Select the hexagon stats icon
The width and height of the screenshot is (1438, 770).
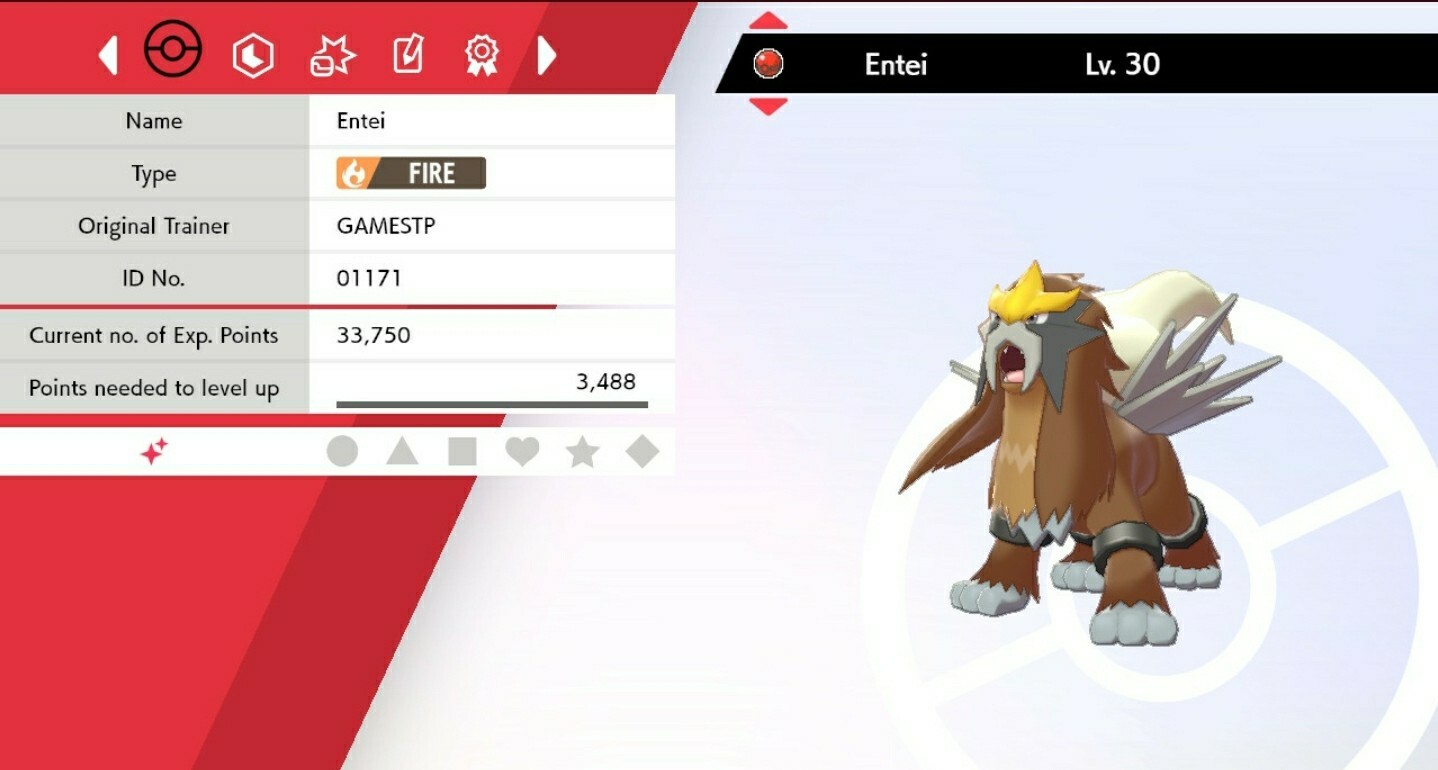click(253, 54)
